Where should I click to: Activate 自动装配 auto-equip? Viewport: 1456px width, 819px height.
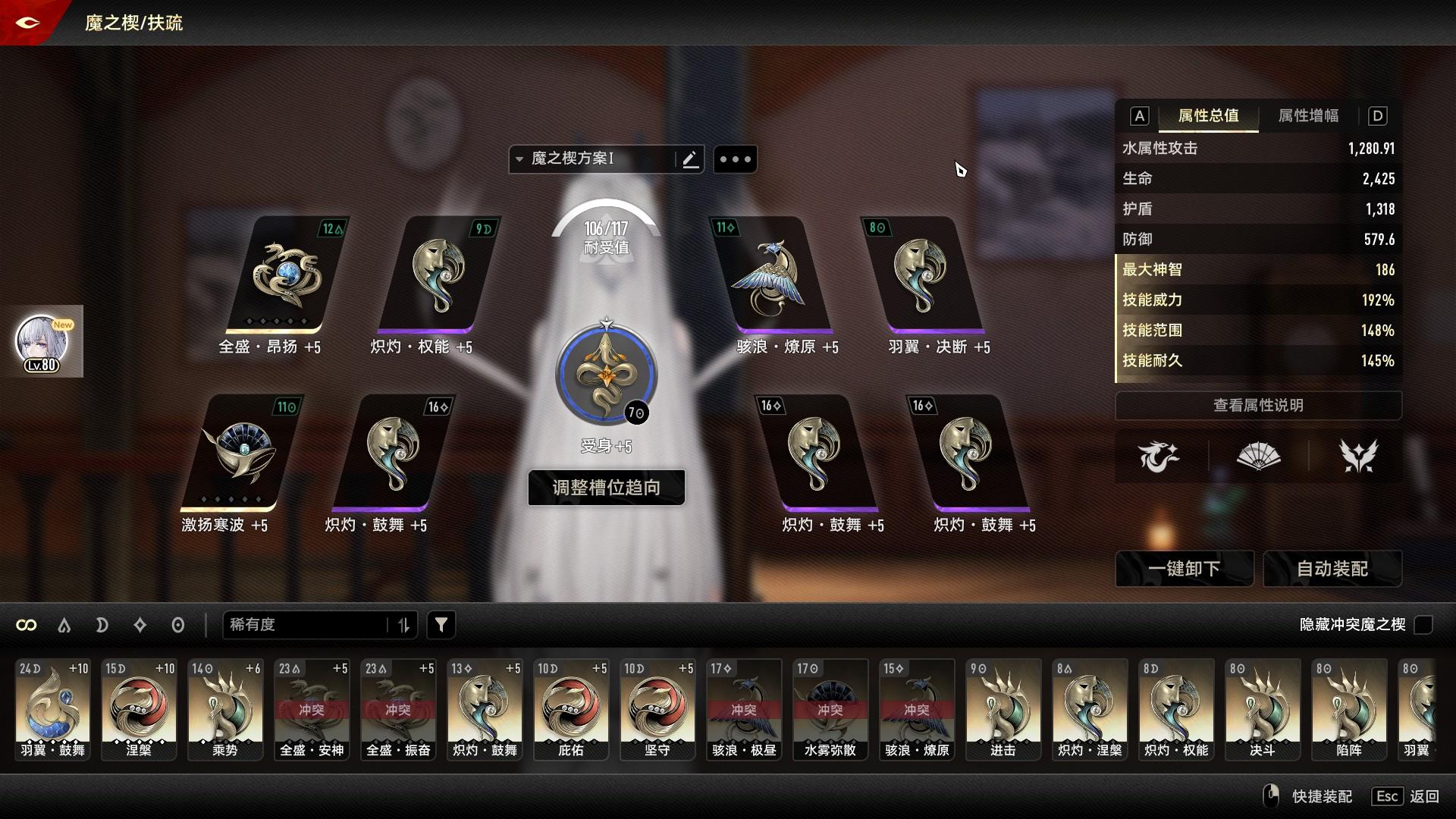(x=1332, y=569)
